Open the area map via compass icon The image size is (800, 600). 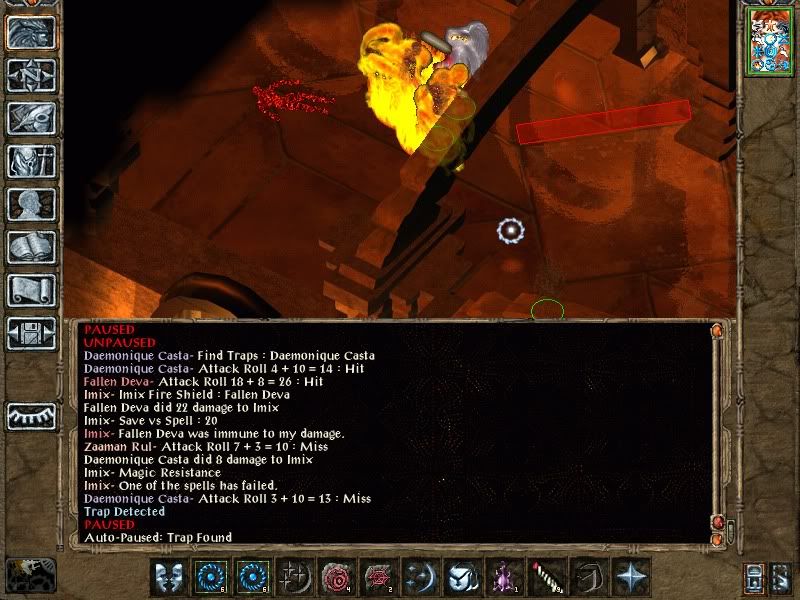[31, 75]
